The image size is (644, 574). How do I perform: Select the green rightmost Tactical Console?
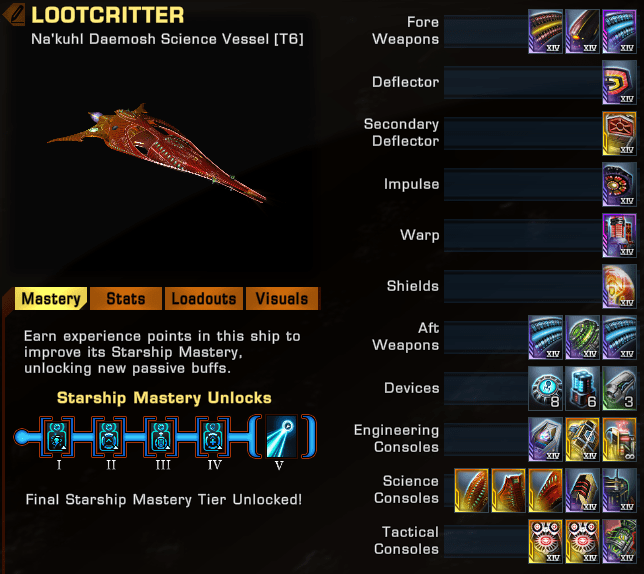[620, 541]
